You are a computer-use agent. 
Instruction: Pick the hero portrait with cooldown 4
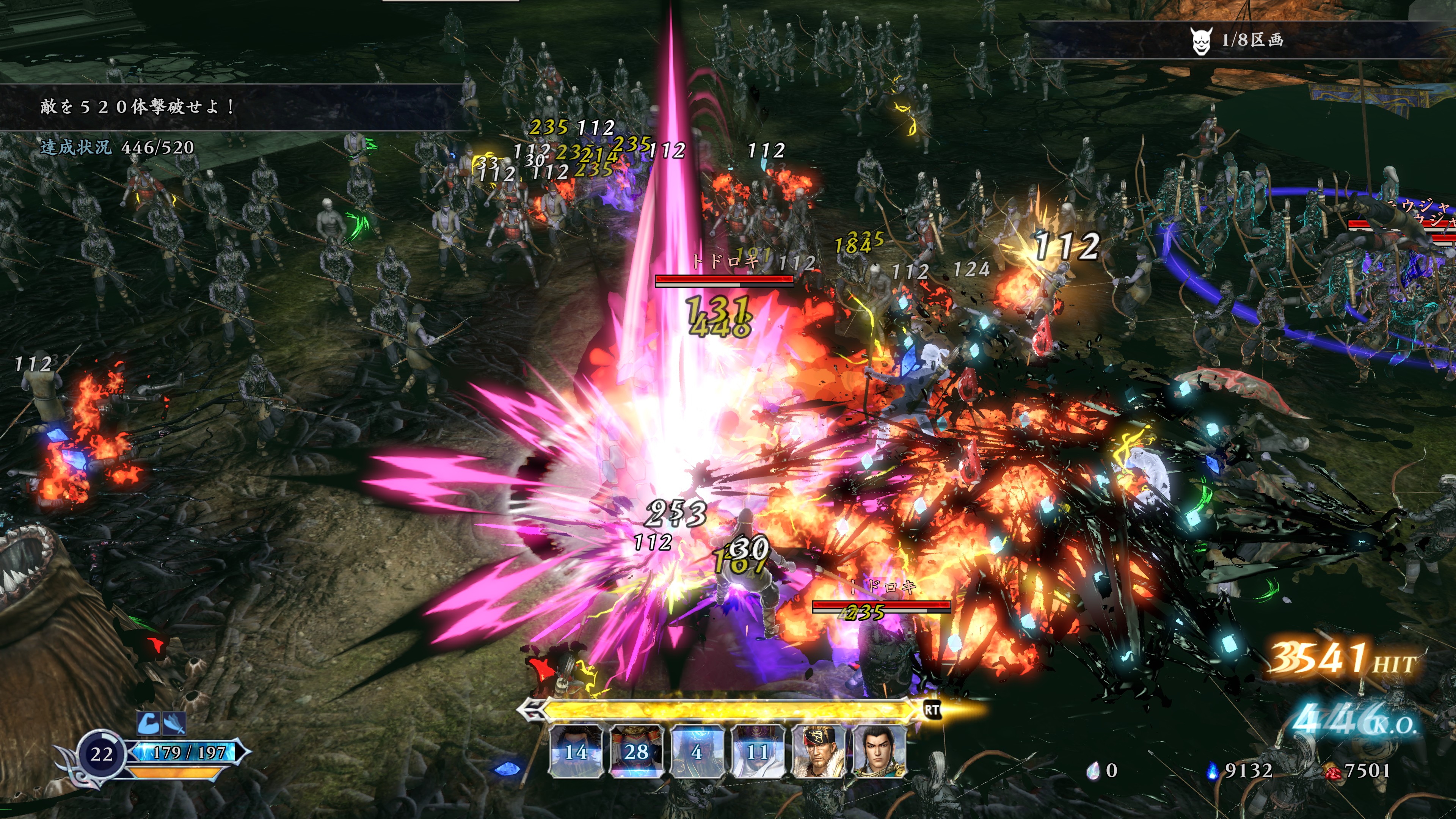coord(697,752)
